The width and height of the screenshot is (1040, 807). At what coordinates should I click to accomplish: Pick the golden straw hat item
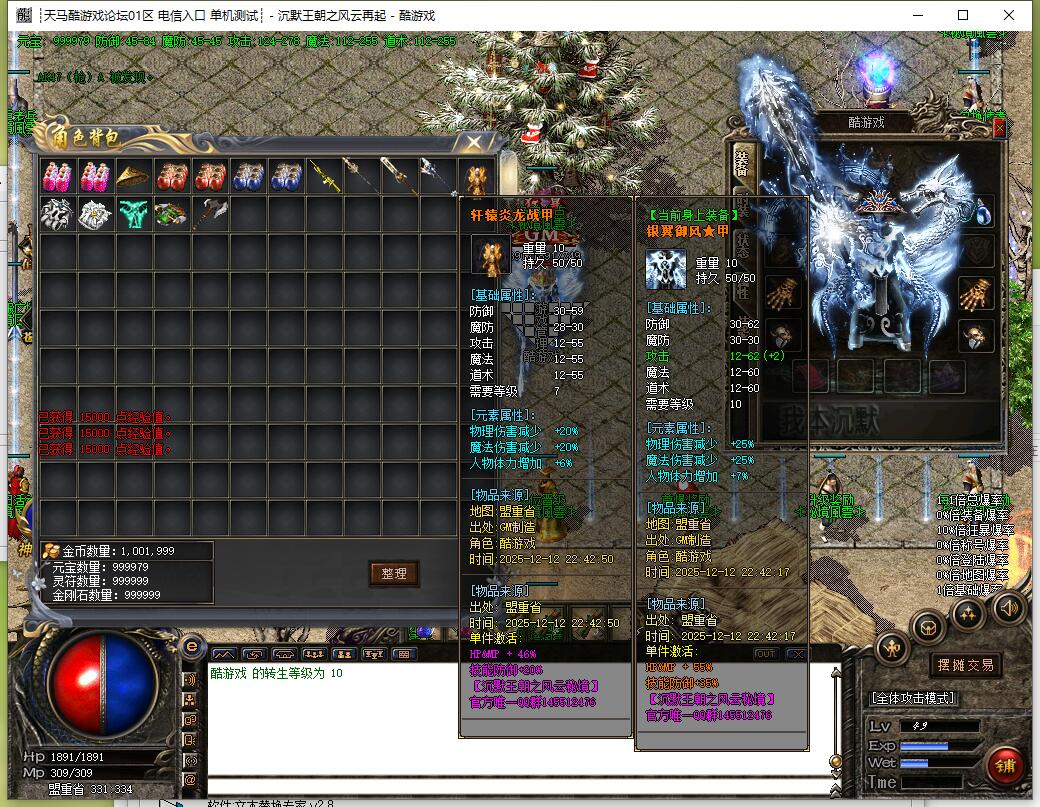point(133,176)
